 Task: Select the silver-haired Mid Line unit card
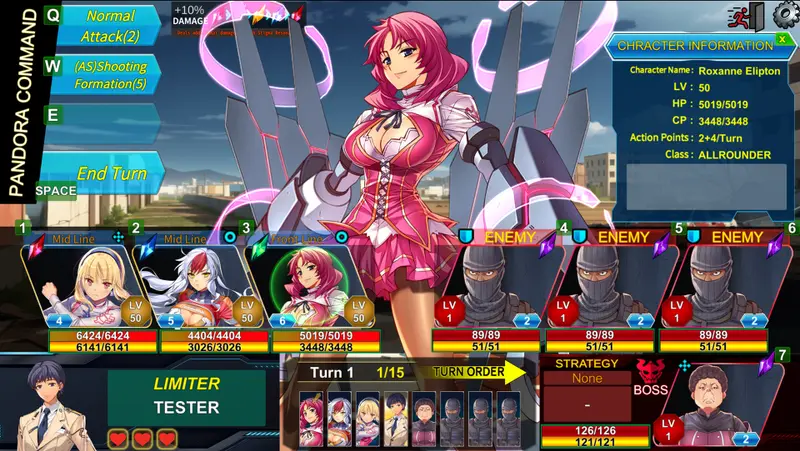point(190,284)
